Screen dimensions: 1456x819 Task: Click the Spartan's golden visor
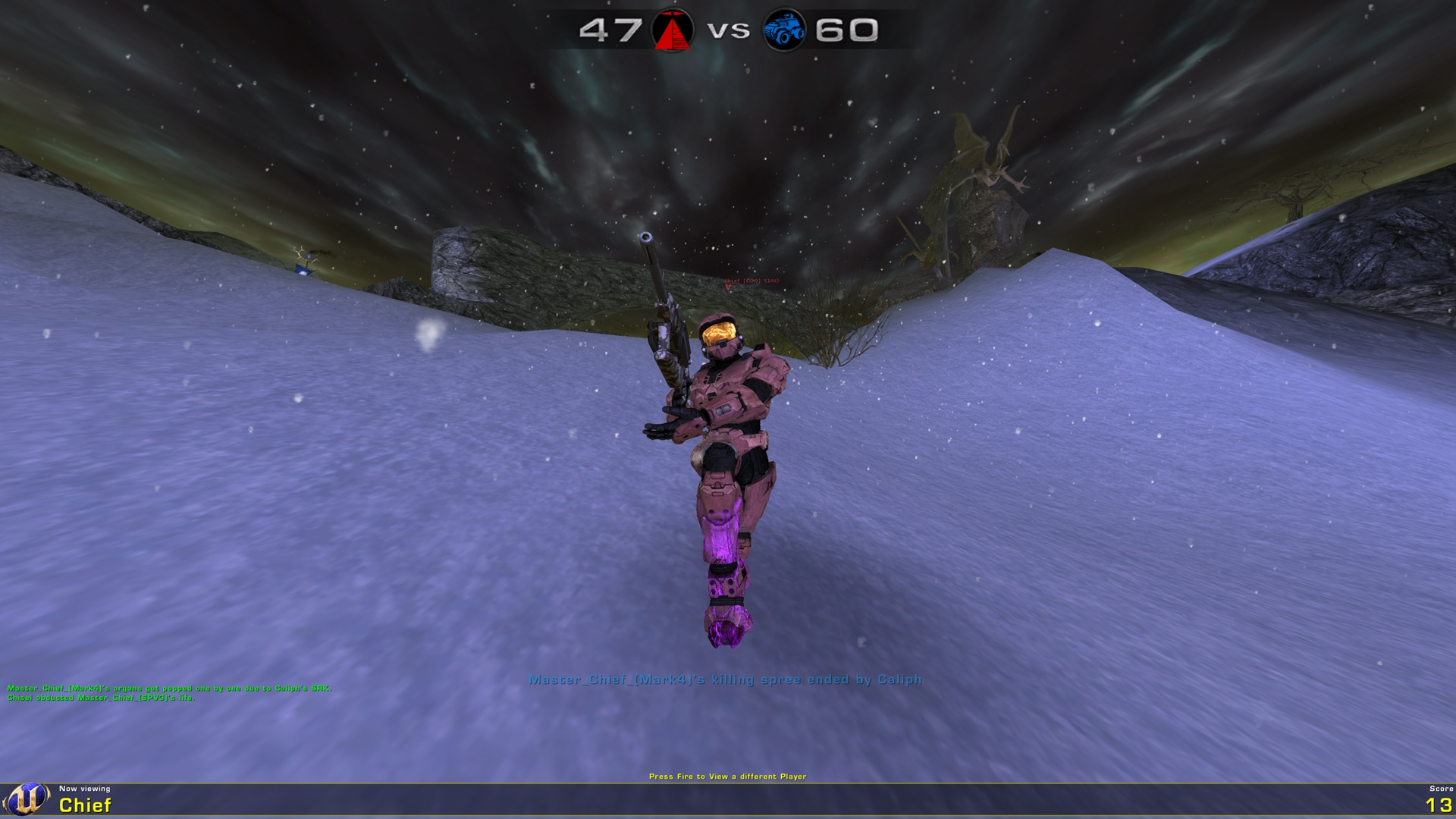coord(718,331)
